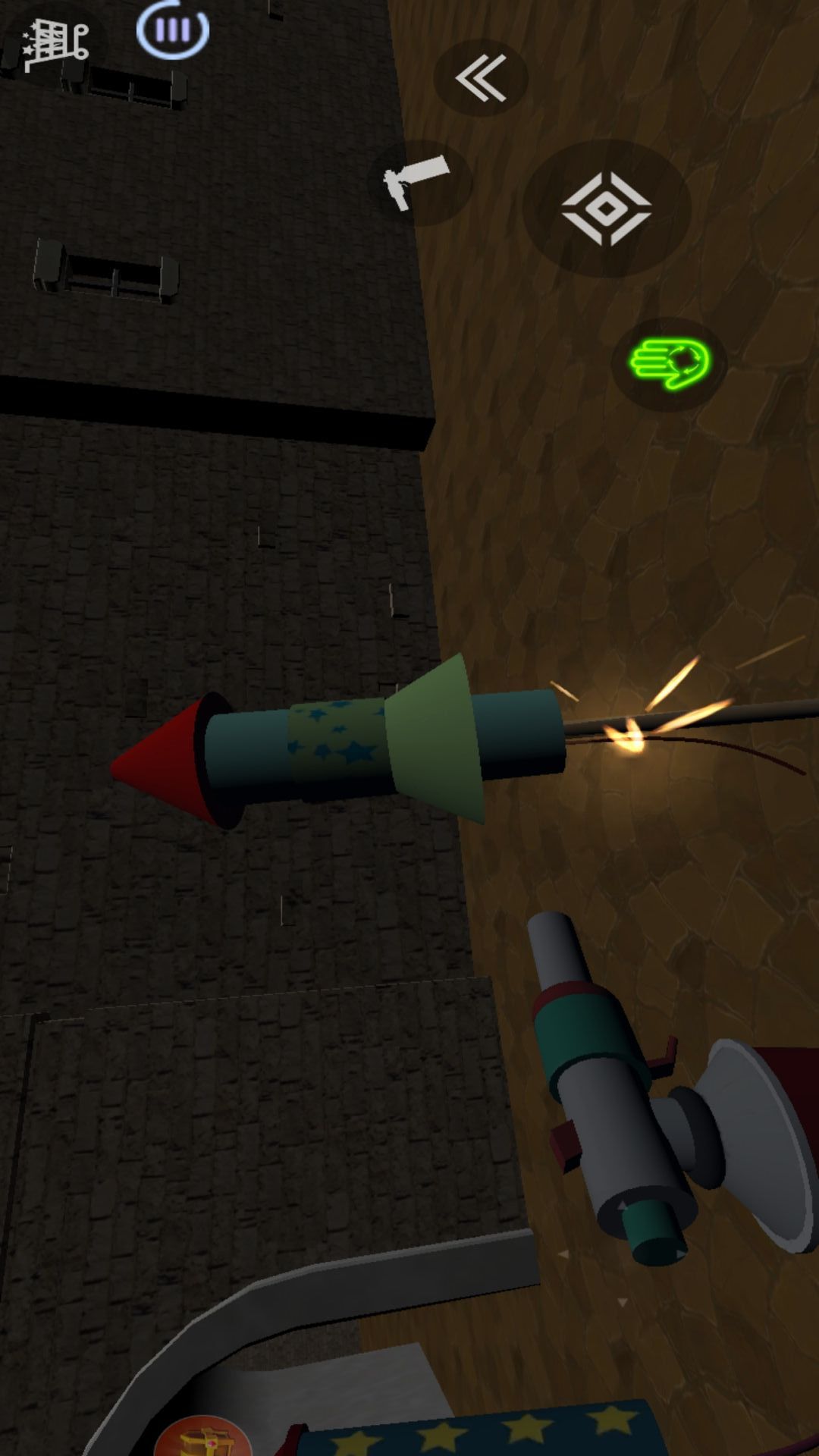Tap the double left chevron button
The width and height of the screenshot is (819, 1456).
pos(481,77)
